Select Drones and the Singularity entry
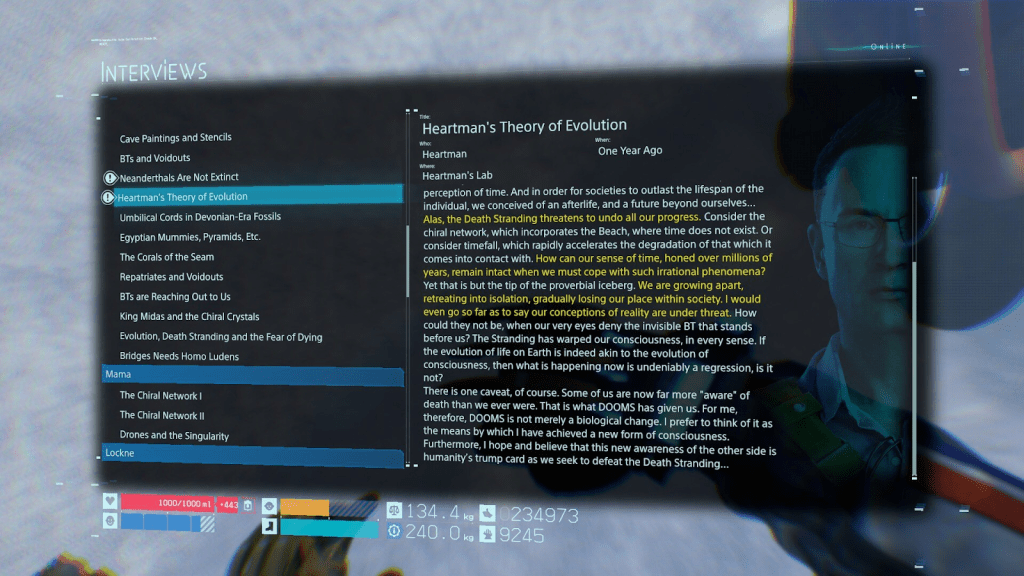This screenshot has width=1024, height=576. pos(174,436)
